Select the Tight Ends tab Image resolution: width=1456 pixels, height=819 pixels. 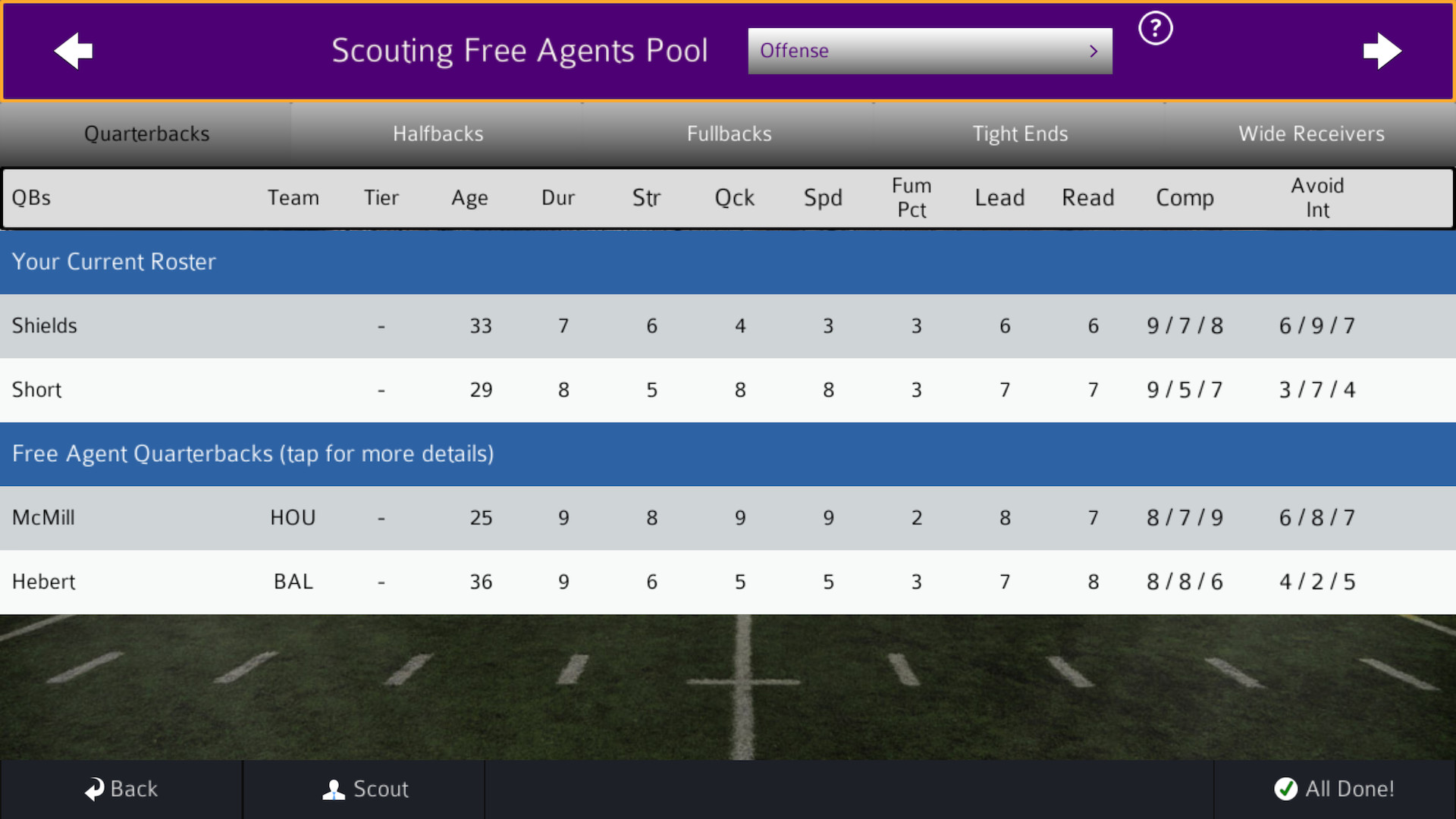point(1021,133)
